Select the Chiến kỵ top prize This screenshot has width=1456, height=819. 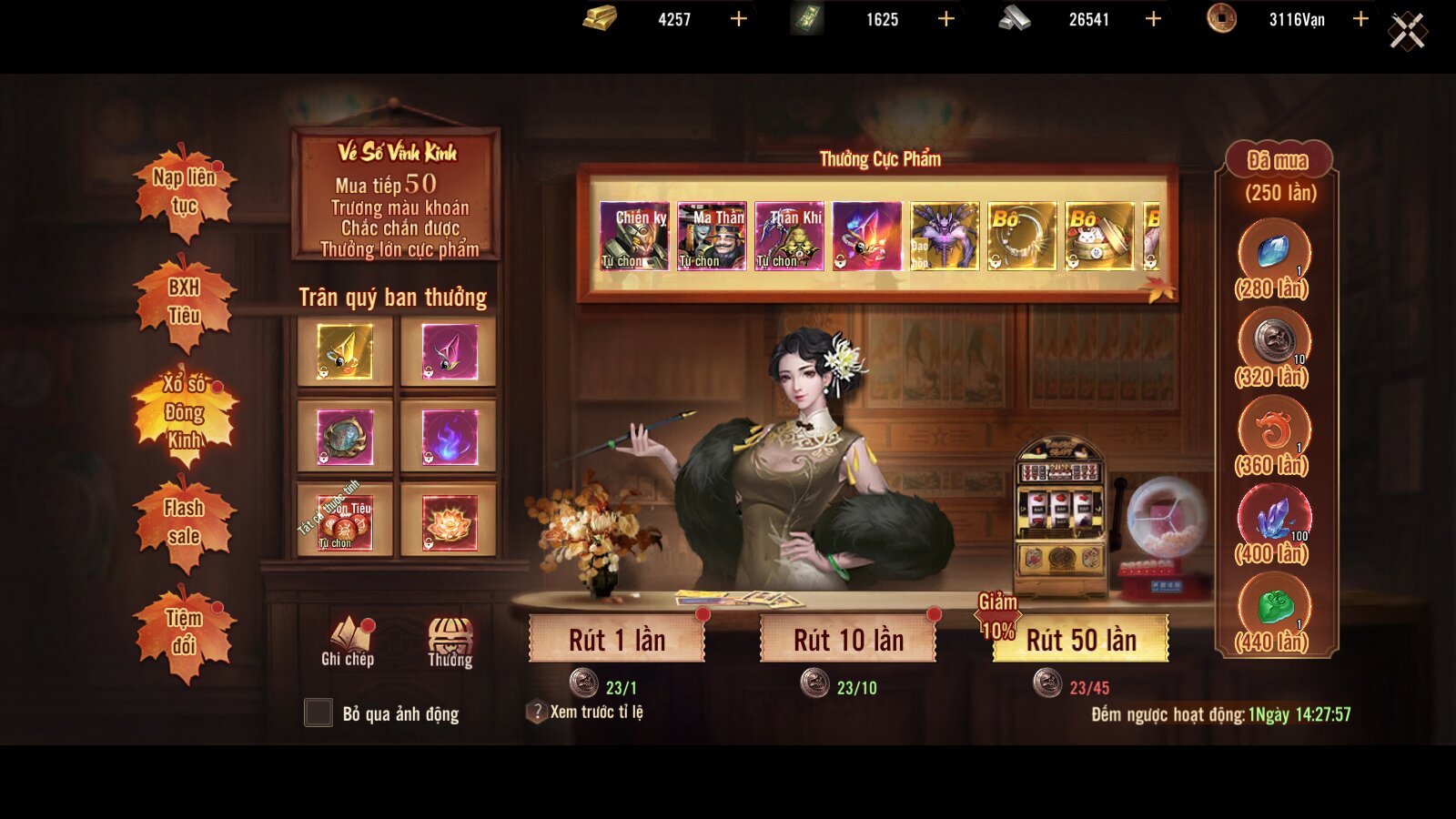[x=634, y=236]
